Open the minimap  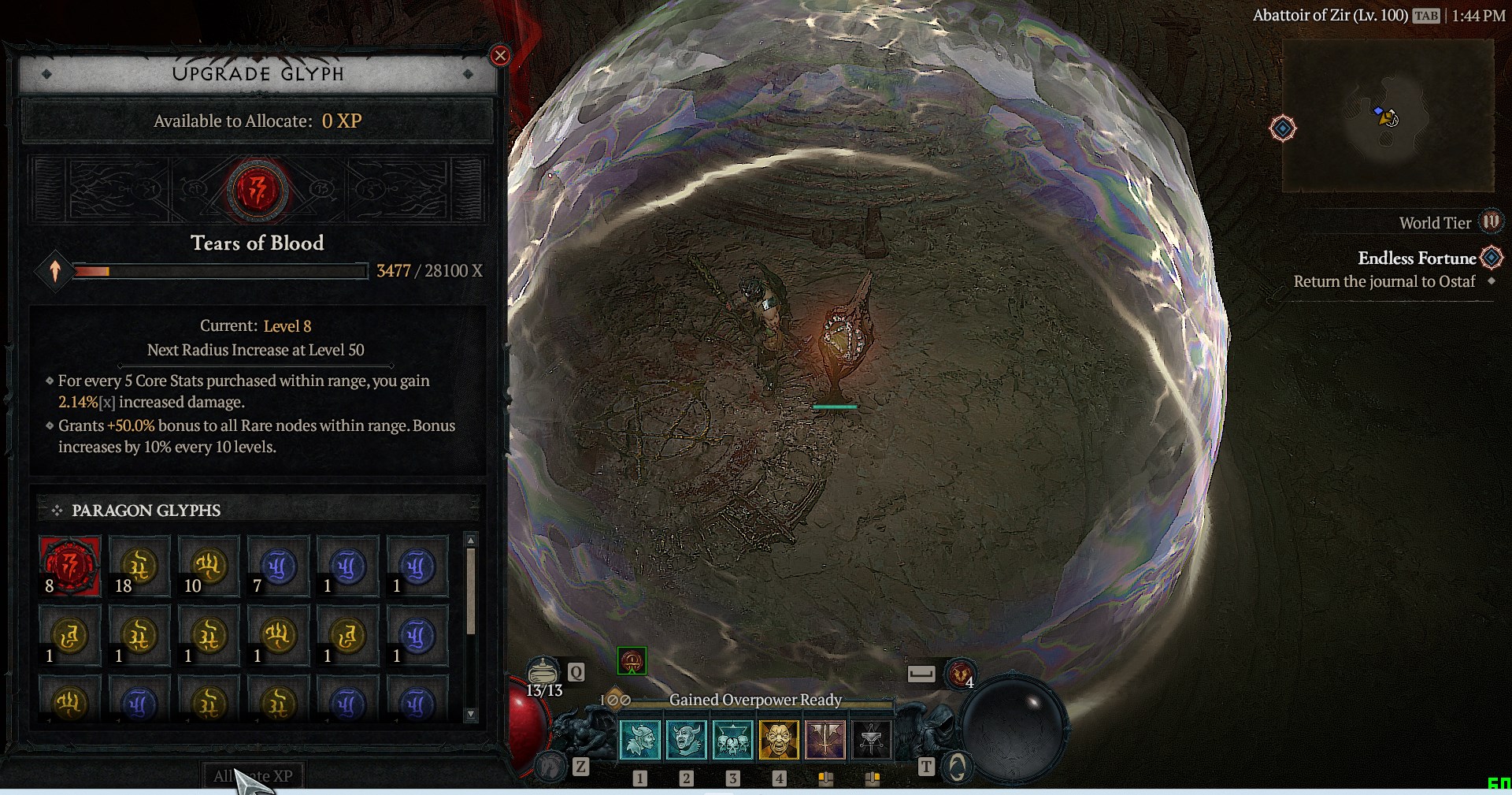pos(1388,116)
